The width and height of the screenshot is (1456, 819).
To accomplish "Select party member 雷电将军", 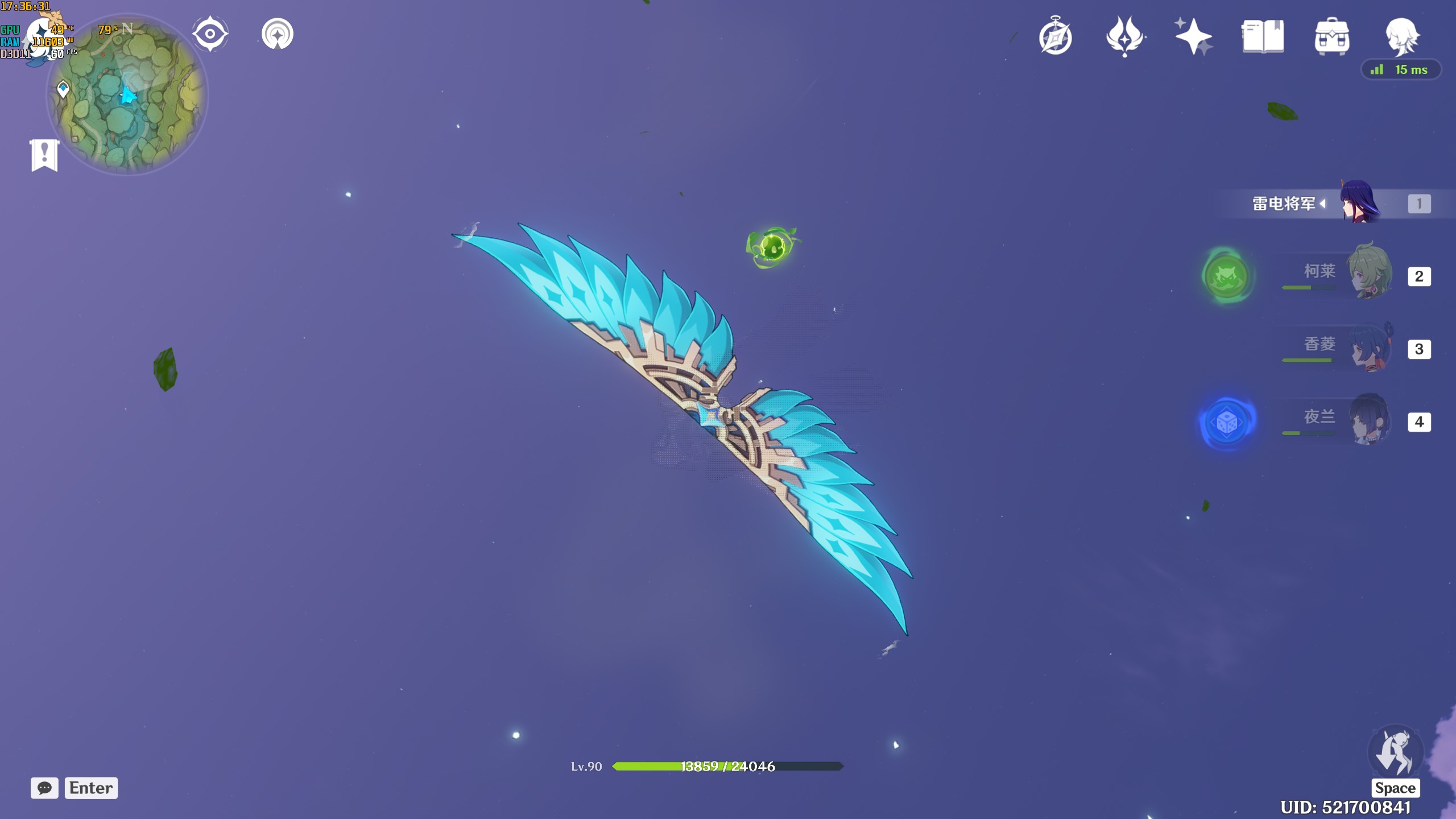I will [x=1359, y=203].
